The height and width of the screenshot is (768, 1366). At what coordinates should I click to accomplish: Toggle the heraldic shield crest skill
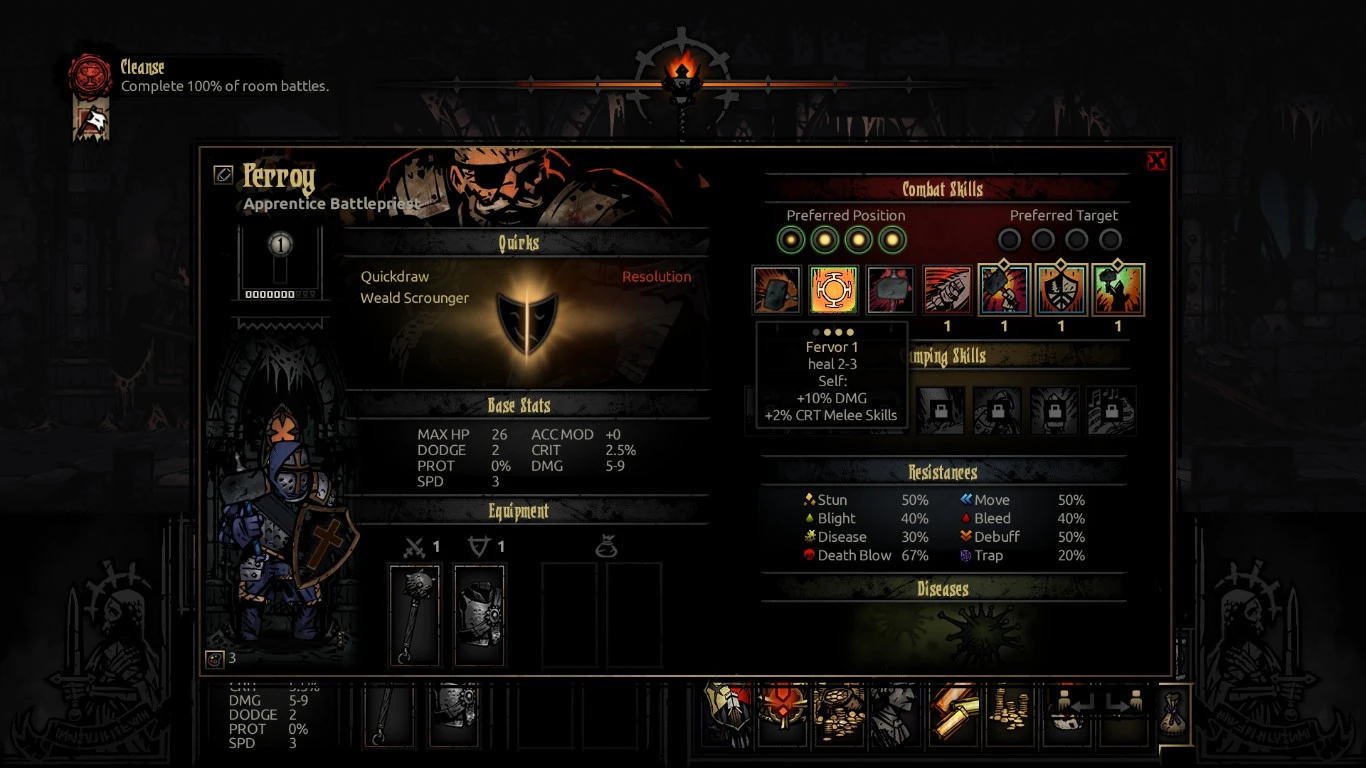[1061, 290]
